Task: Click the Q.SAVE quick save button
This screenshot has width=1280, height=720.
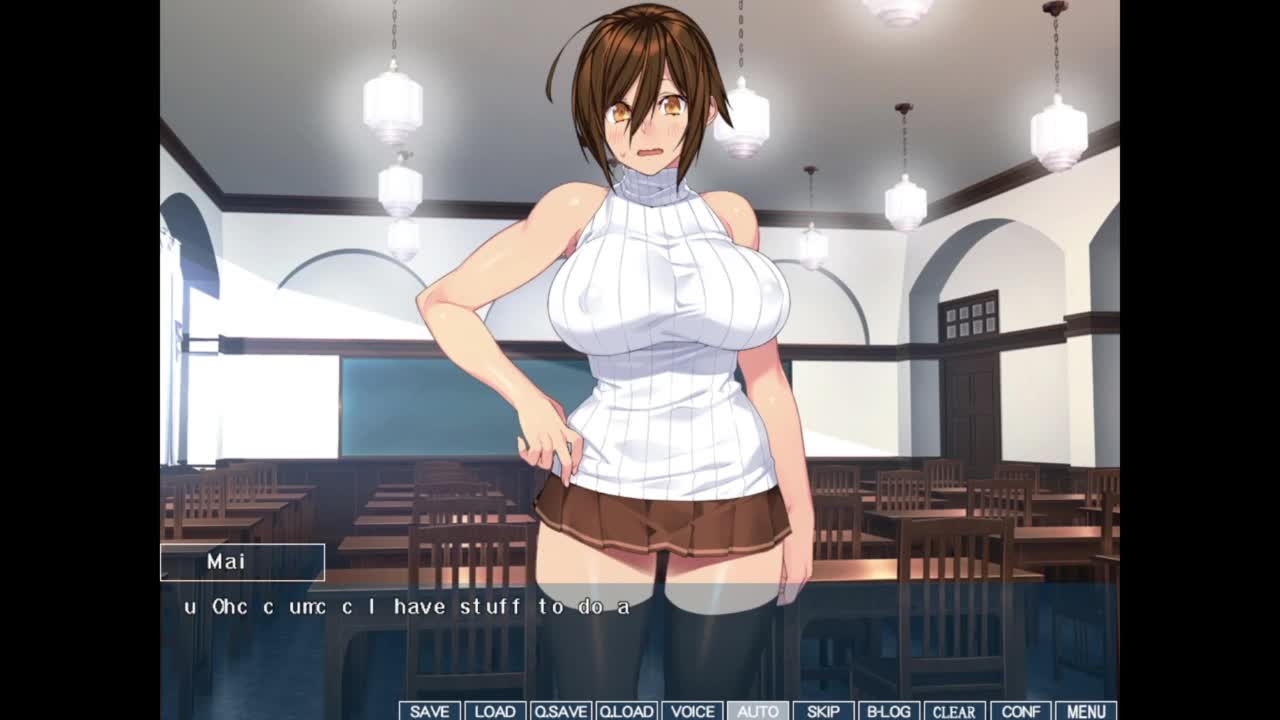Action: (x=561, y=711)
